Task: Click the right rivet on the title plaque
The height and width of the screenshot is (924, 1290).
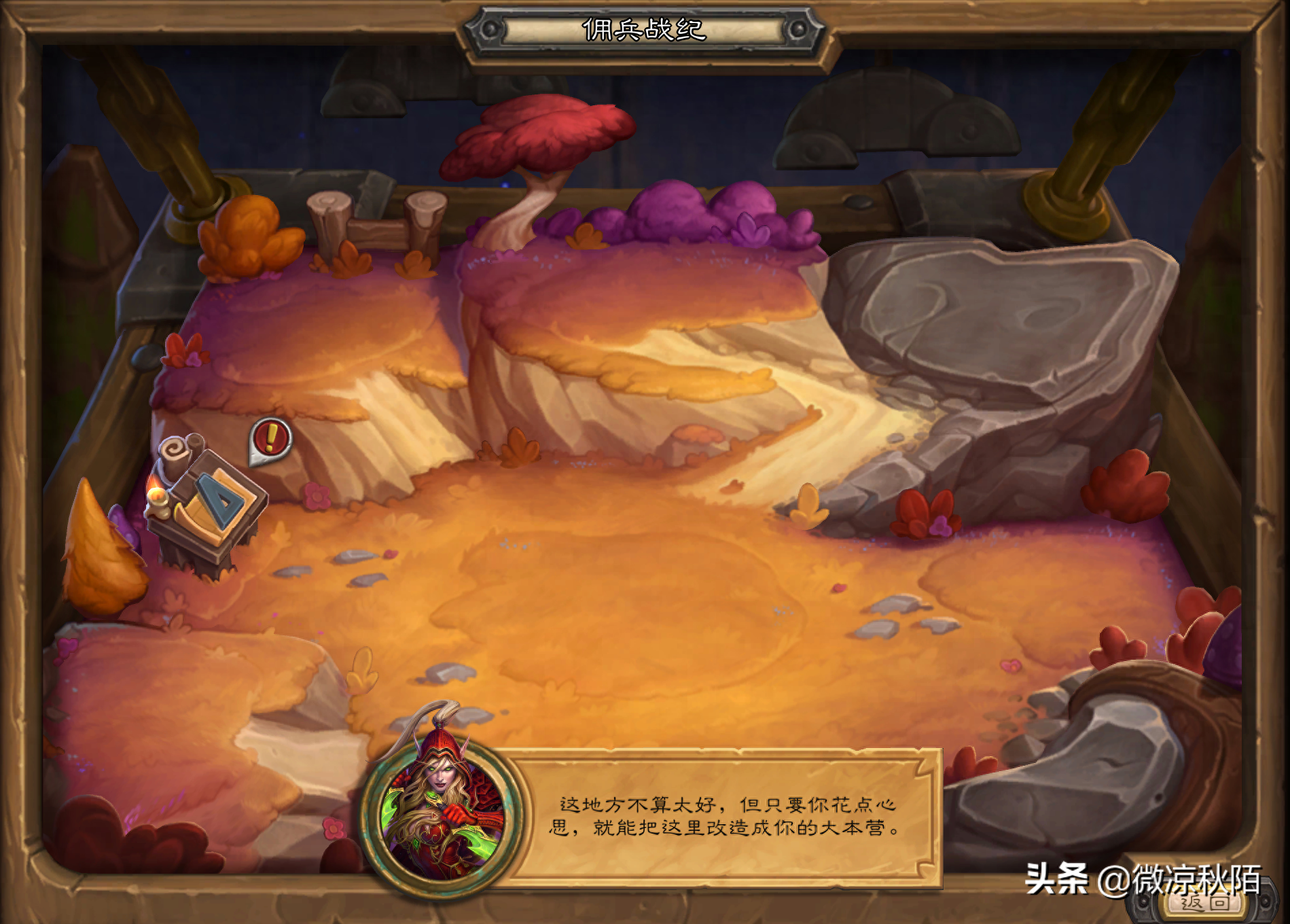Action: [798, 29]
